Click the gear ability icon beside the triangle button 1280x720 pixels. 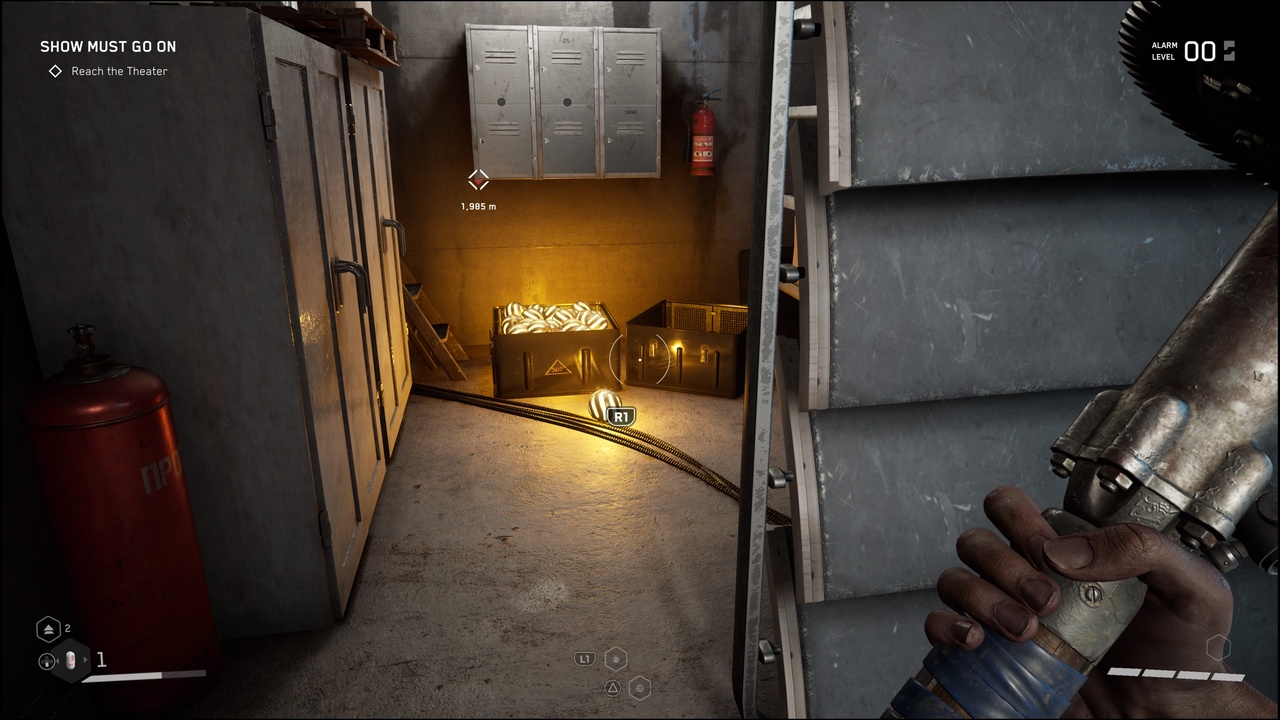(x=640, y=688)
